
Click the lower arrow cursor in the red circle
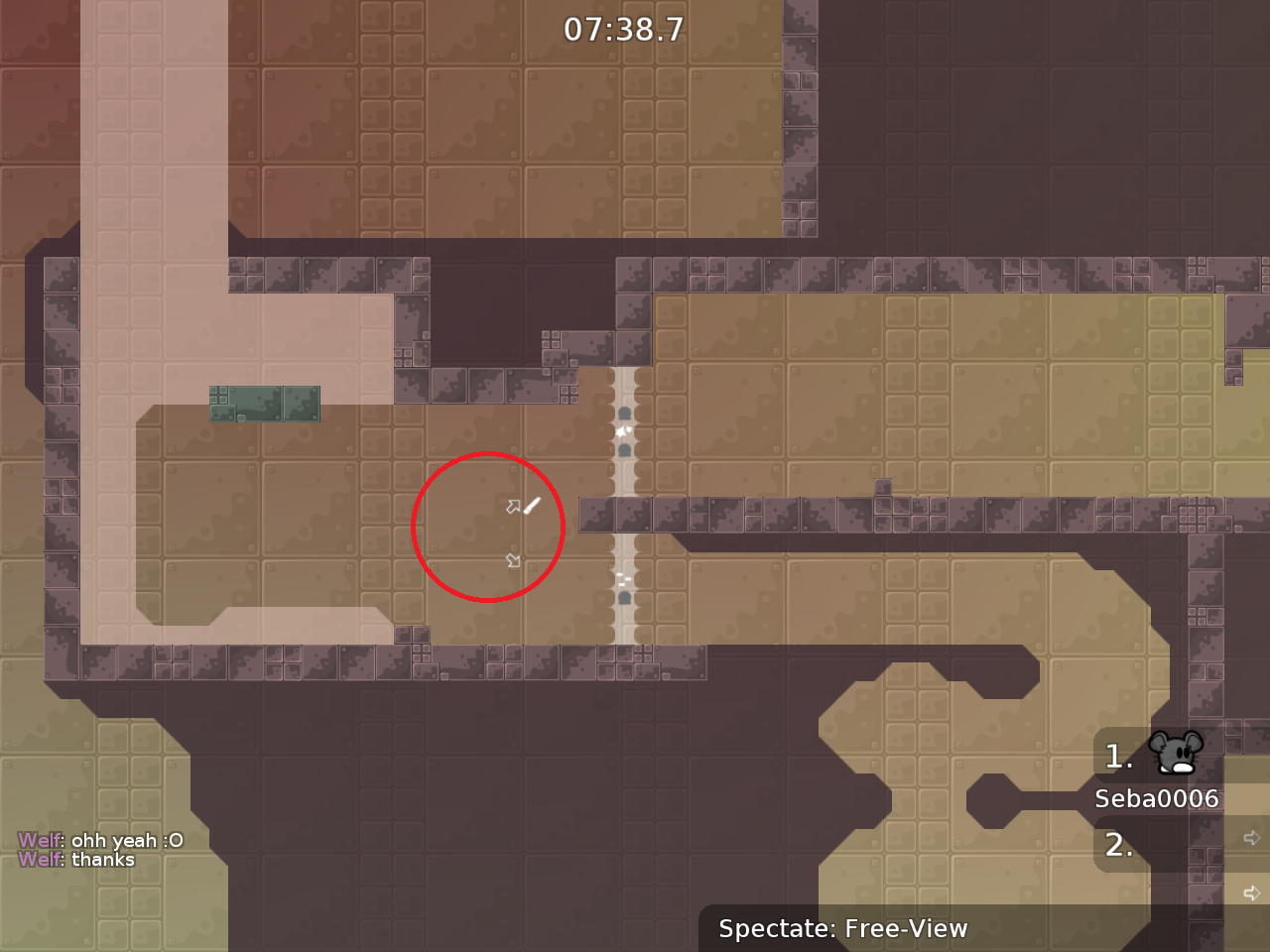[x=514, y=560]
